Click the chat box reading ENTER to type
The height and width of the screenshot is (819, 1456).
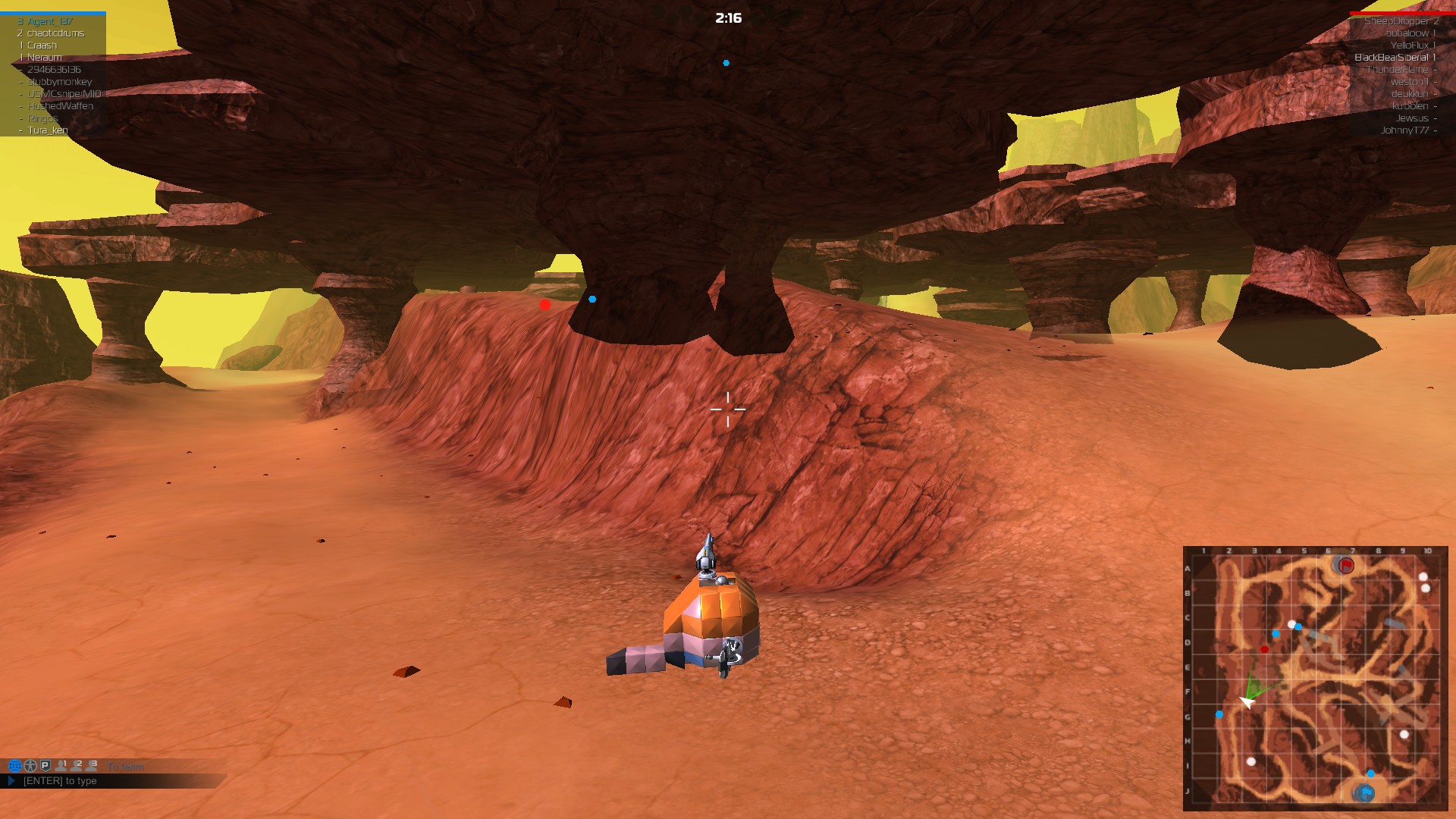tap(60, 781)
